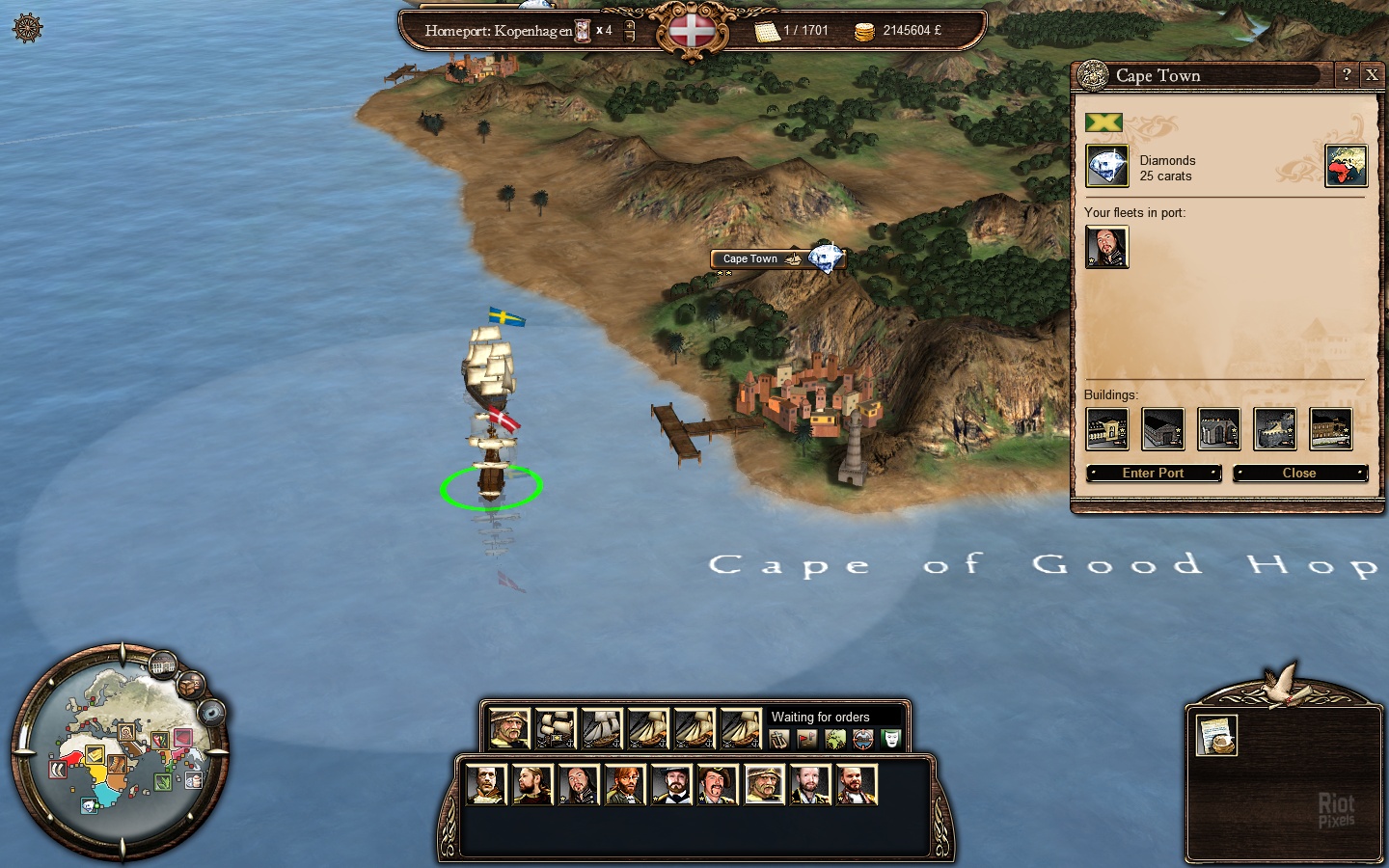Set the red flag route order
The image size is (1389, 868).
point(806,740)
